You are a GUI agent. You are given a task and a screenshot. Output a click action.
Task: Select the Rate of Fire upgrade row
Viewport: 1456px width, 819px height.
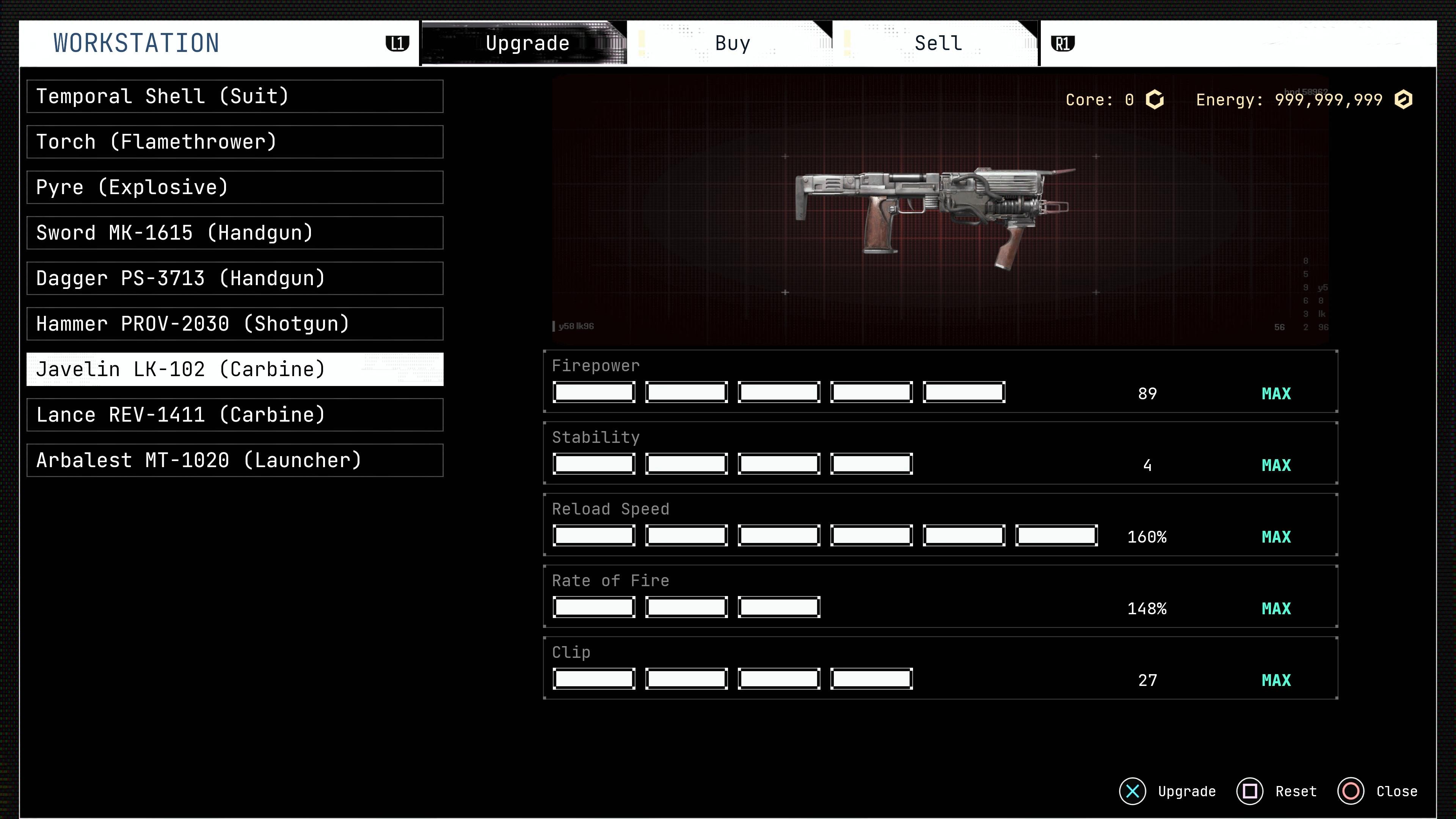coord(940,597)
